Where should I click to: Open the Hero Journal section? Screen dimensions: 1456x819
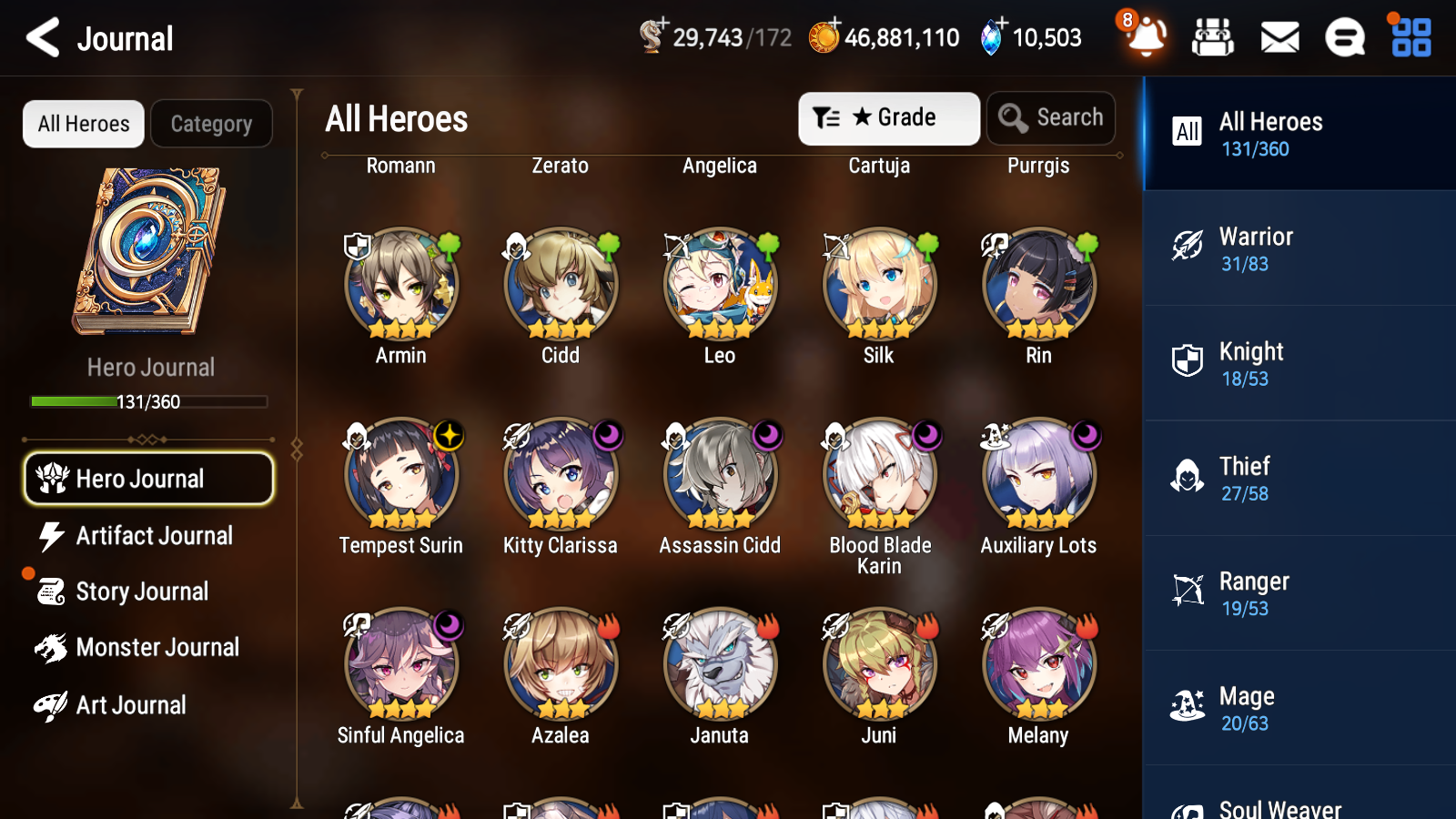click(148, 478)
